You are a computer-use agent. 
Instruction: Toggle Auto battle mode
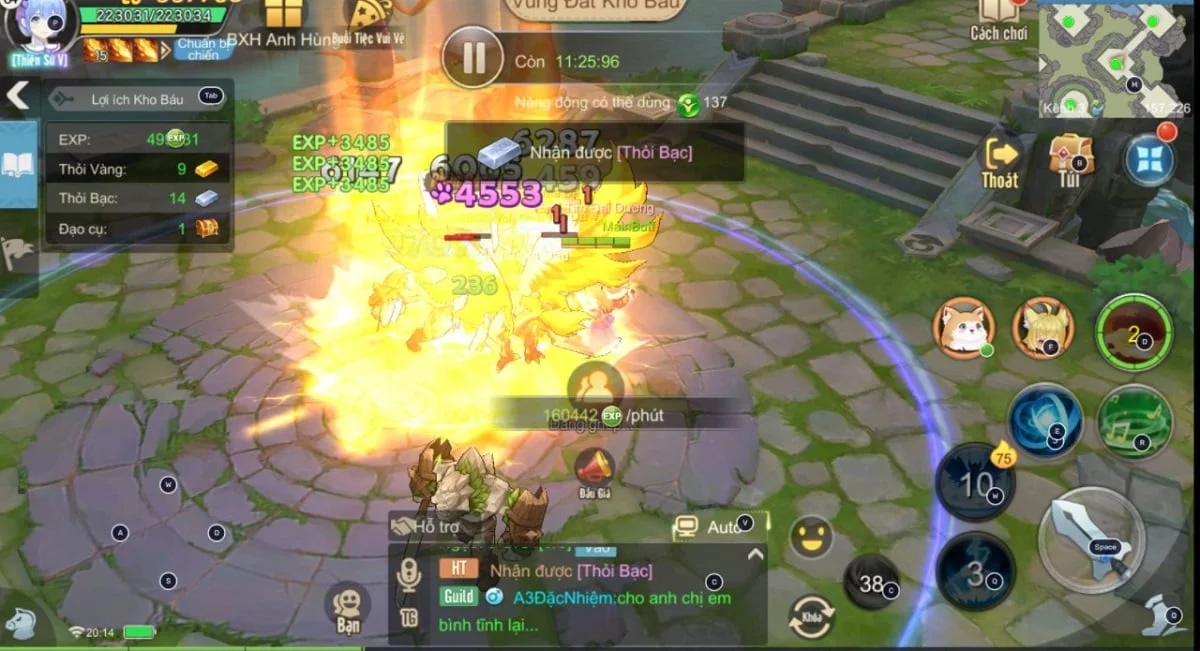(x=712, y=526)
